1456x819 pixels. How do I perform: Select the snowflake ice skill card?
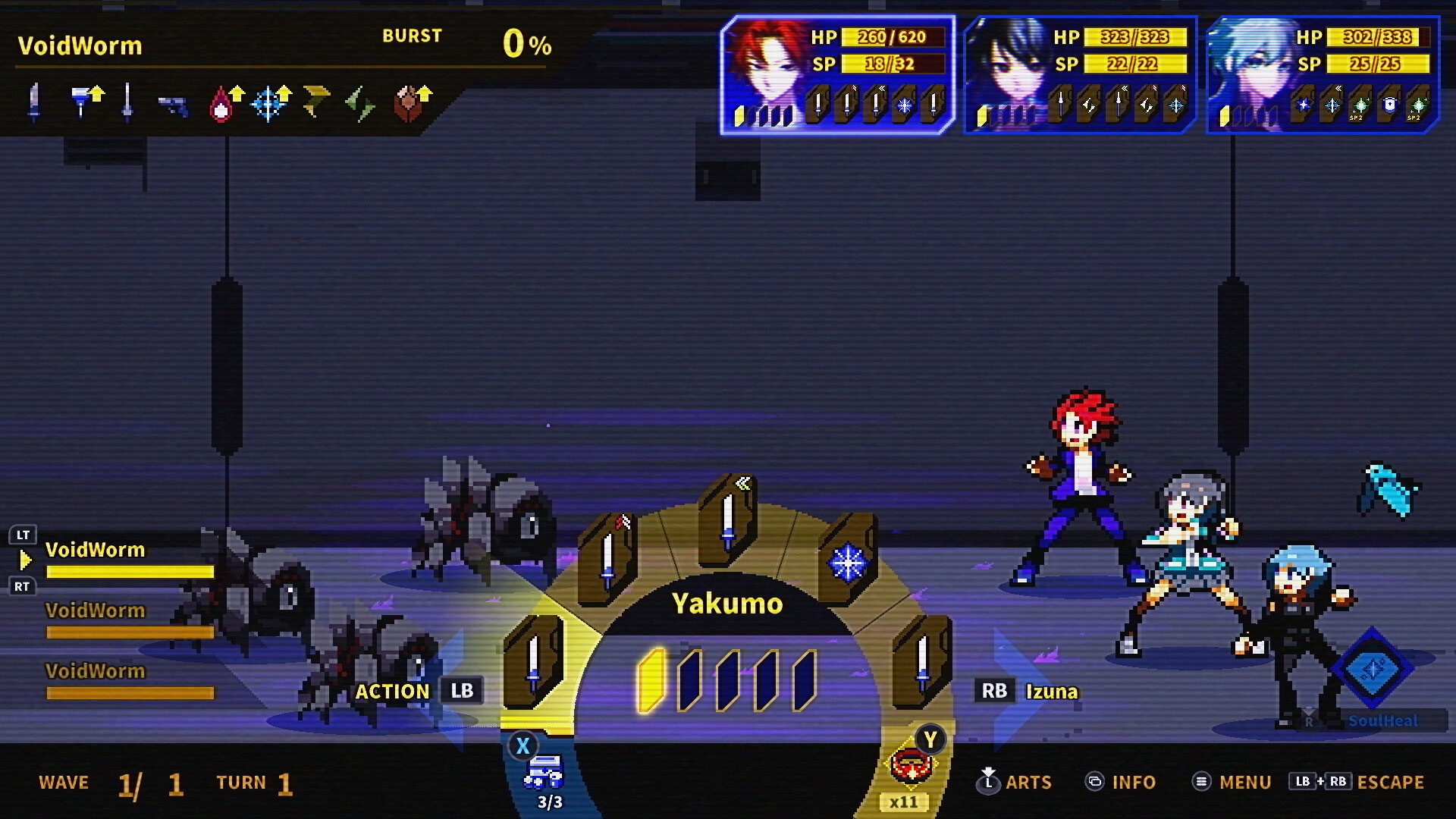point(848,563)
